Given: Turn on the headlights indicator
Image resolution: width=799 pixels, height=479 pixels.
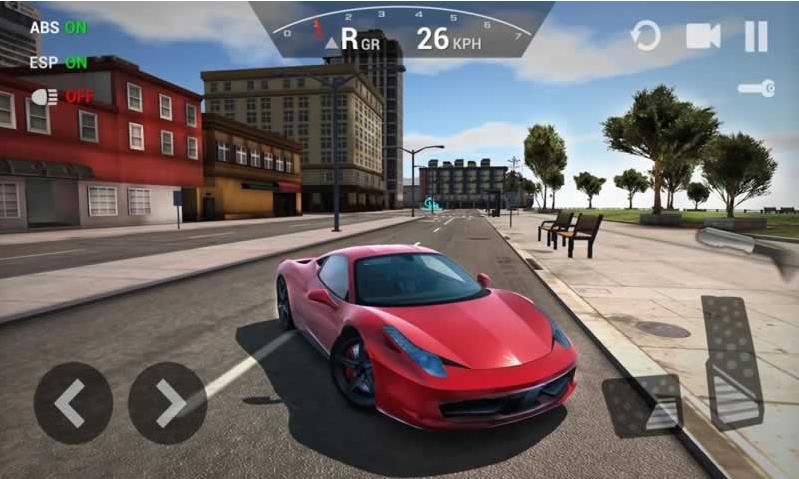Looking at the screenshot, I should click(62, 97).
